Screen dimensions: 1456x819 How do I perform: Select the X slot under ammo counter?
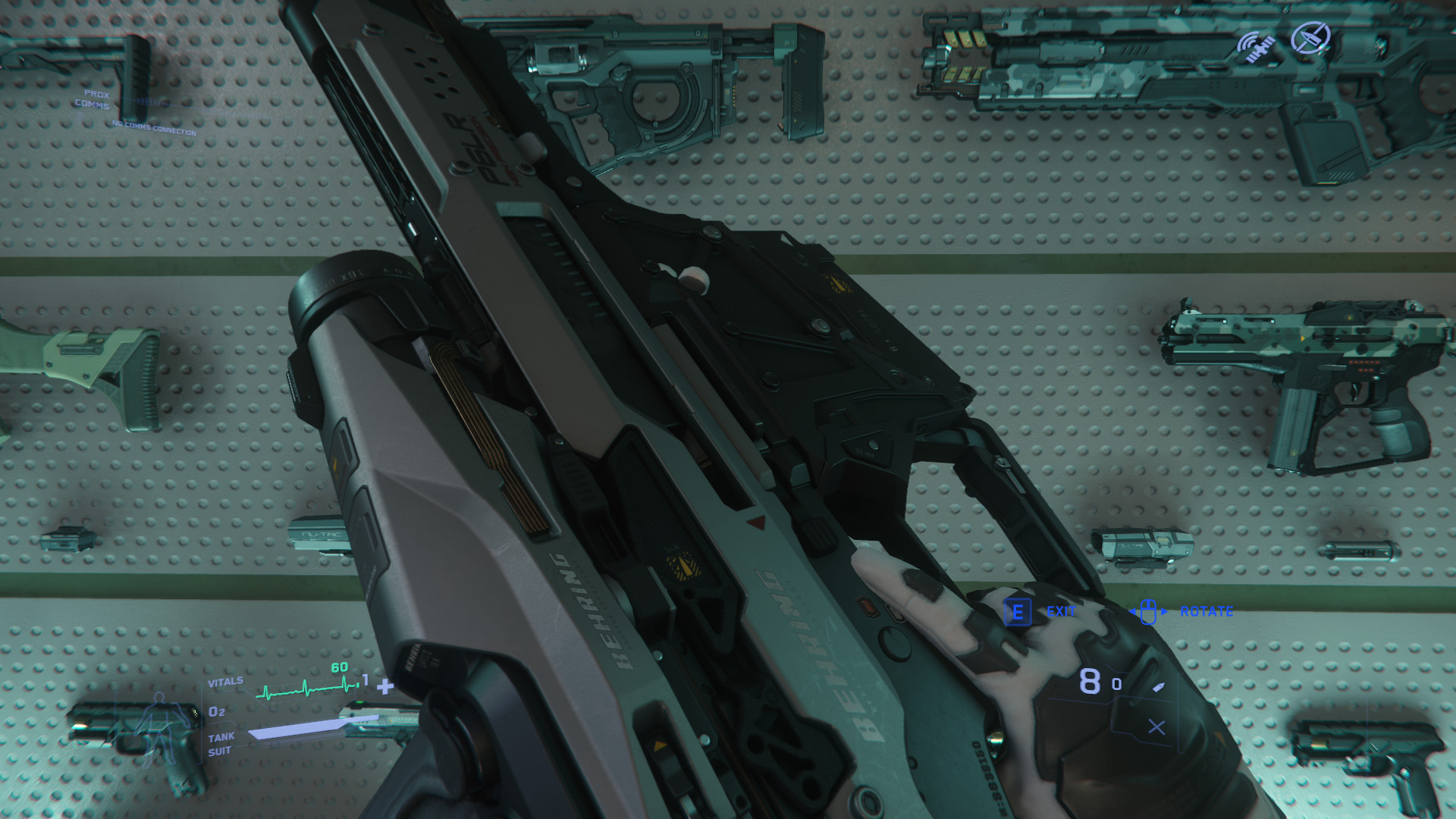(1156, 727)
